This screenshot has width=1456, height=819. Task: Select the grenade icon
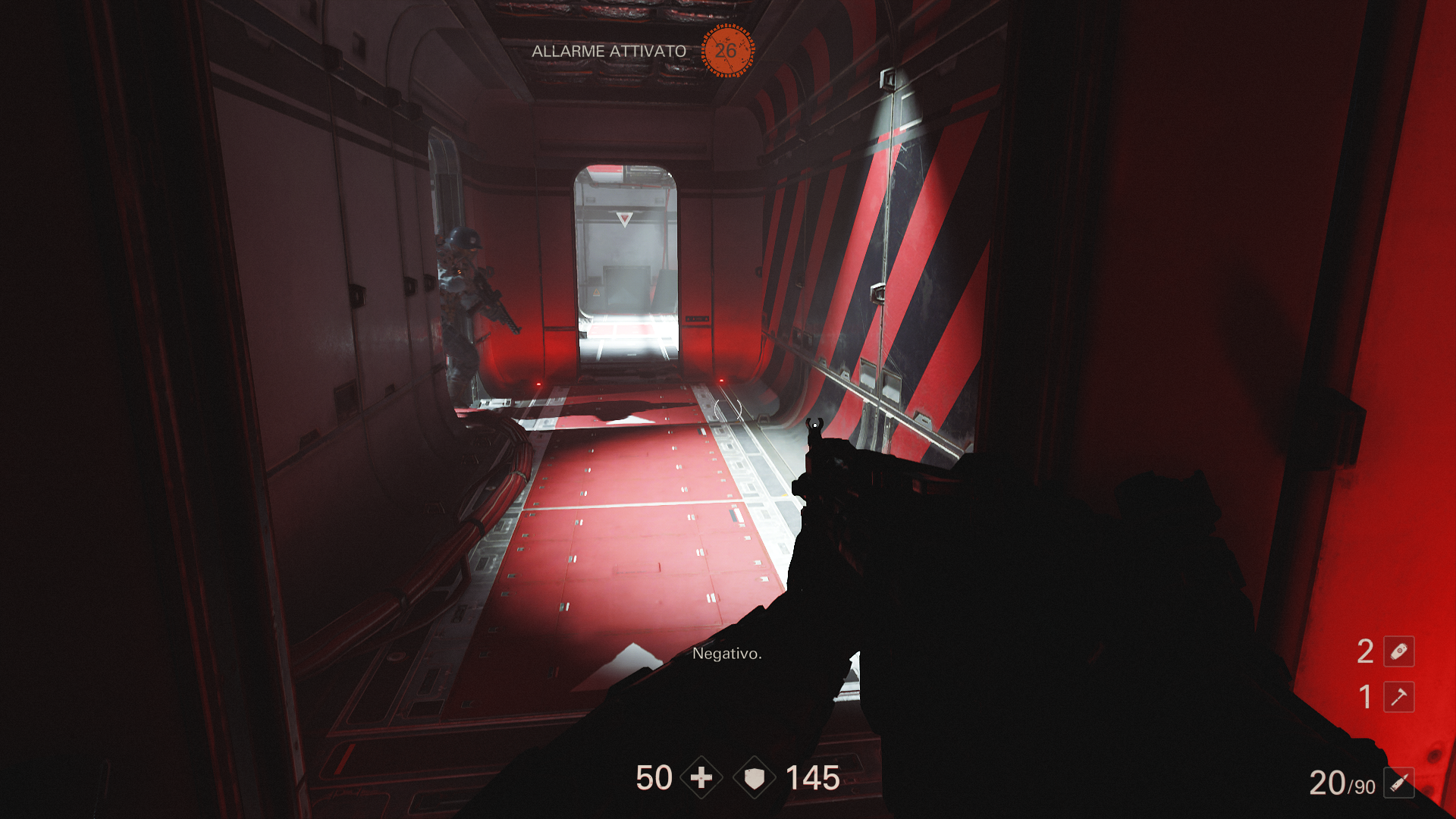click(1398, 651)
